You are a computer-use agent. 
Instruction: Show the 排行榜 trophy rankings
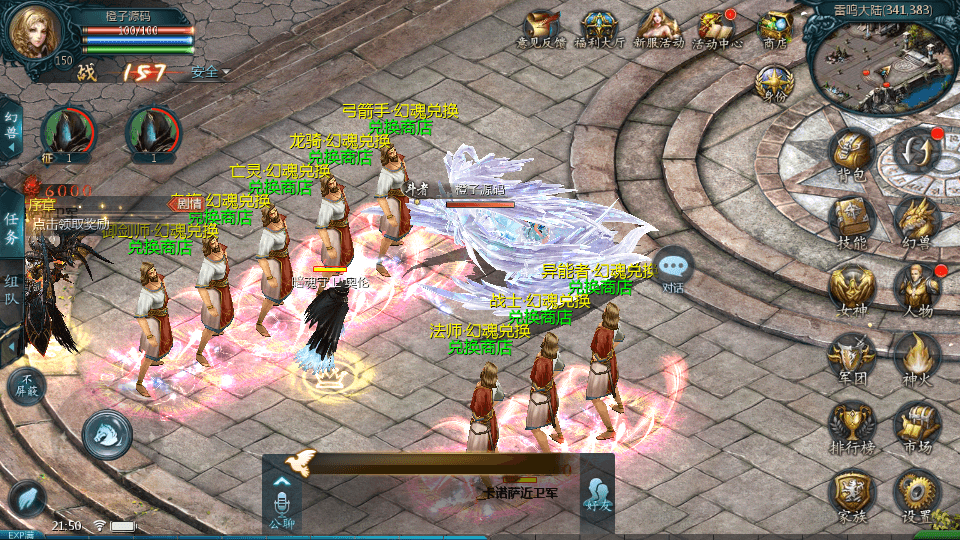(852, 424)
